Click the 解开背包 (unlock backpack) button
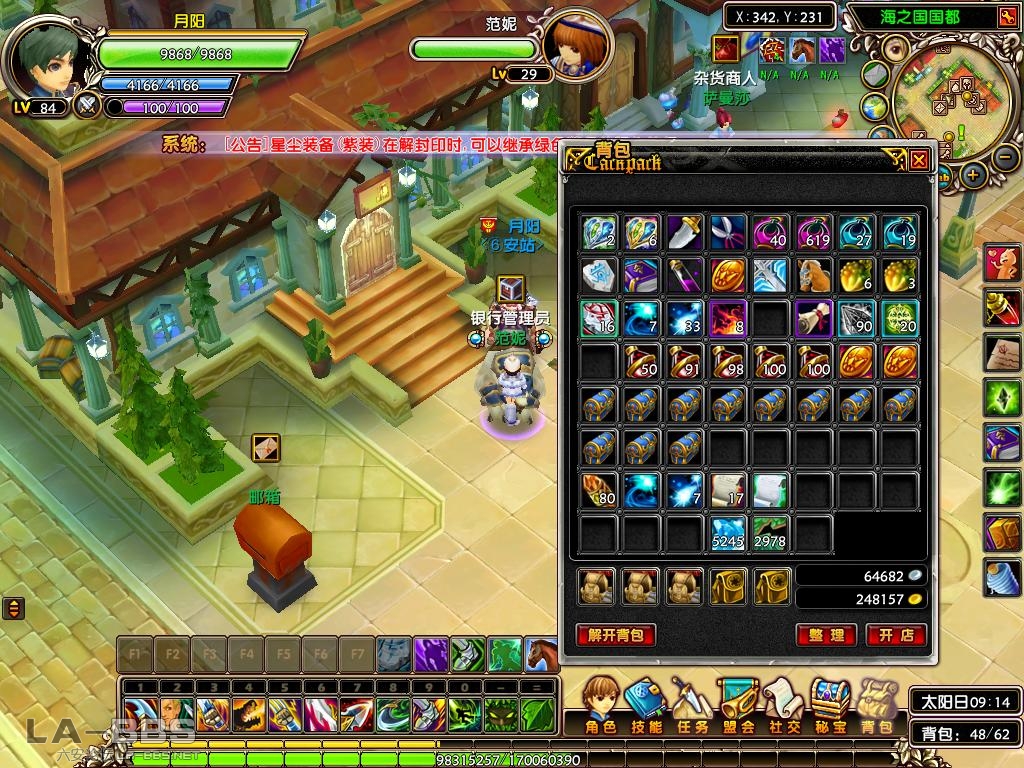The width and height of the screenshot is (1024, 768). [x=616, y=635]
